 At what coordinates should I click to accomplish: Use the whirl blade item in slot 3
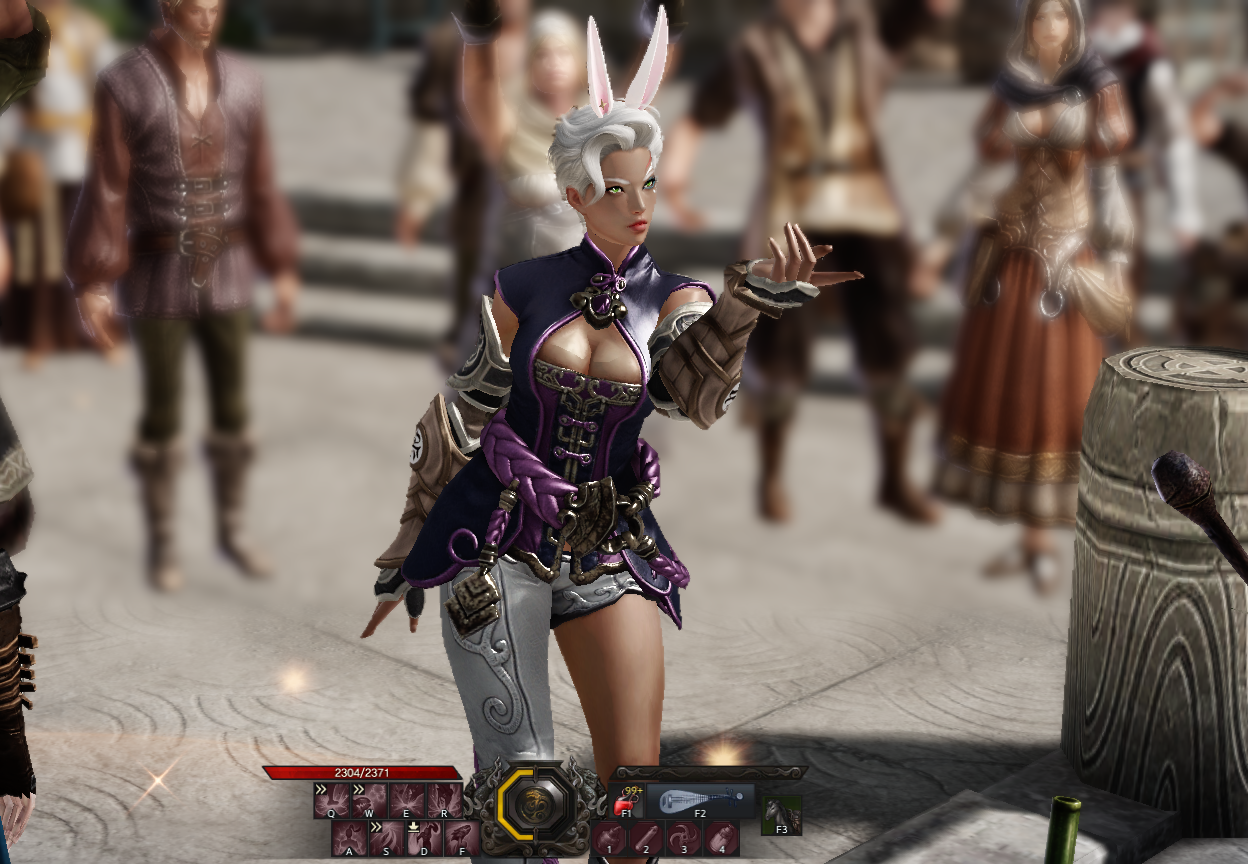tap(684, 838)
